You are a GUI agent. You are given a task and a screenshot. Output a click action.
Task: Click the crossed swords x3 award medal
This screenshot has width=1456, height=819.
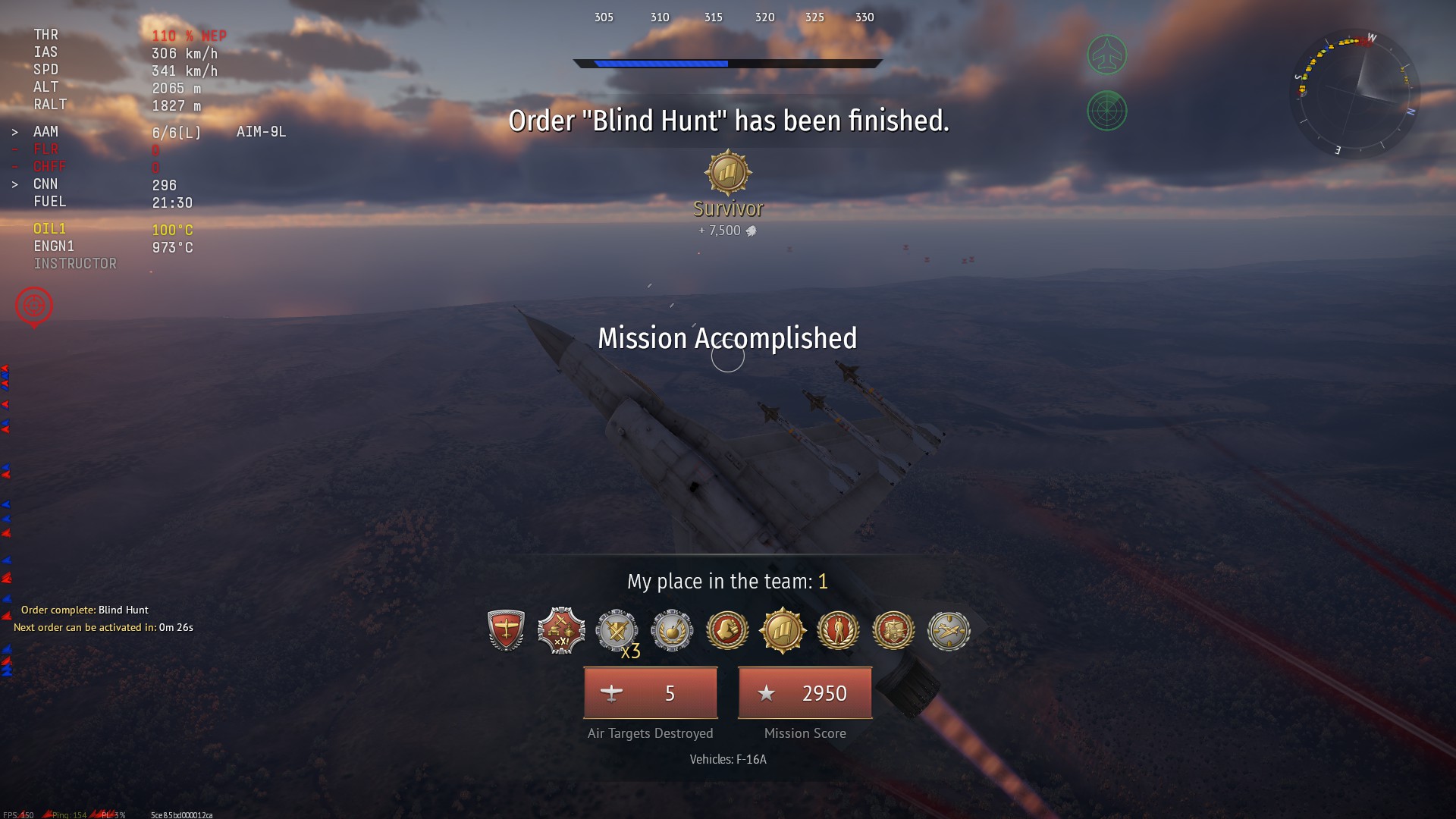point(617,630)
